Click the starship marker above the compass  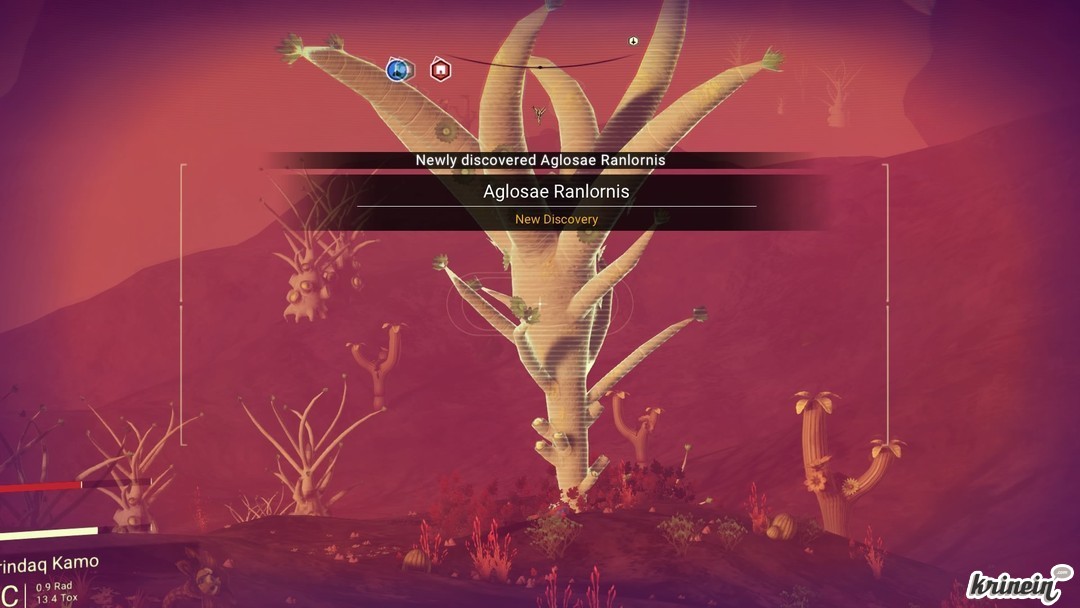tap(633, 41)
